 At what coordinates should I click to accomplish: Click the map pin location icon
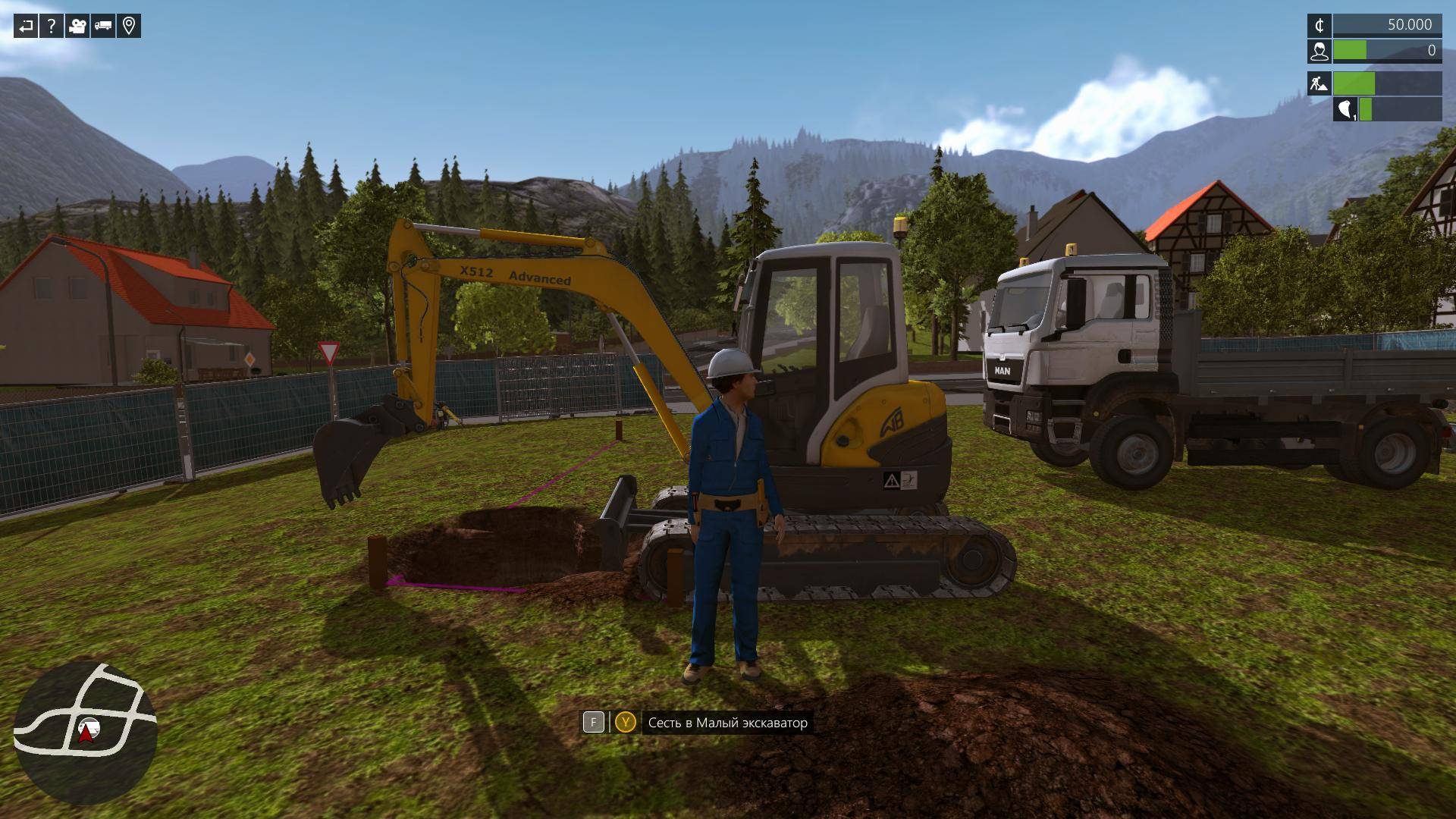point(129,27)
